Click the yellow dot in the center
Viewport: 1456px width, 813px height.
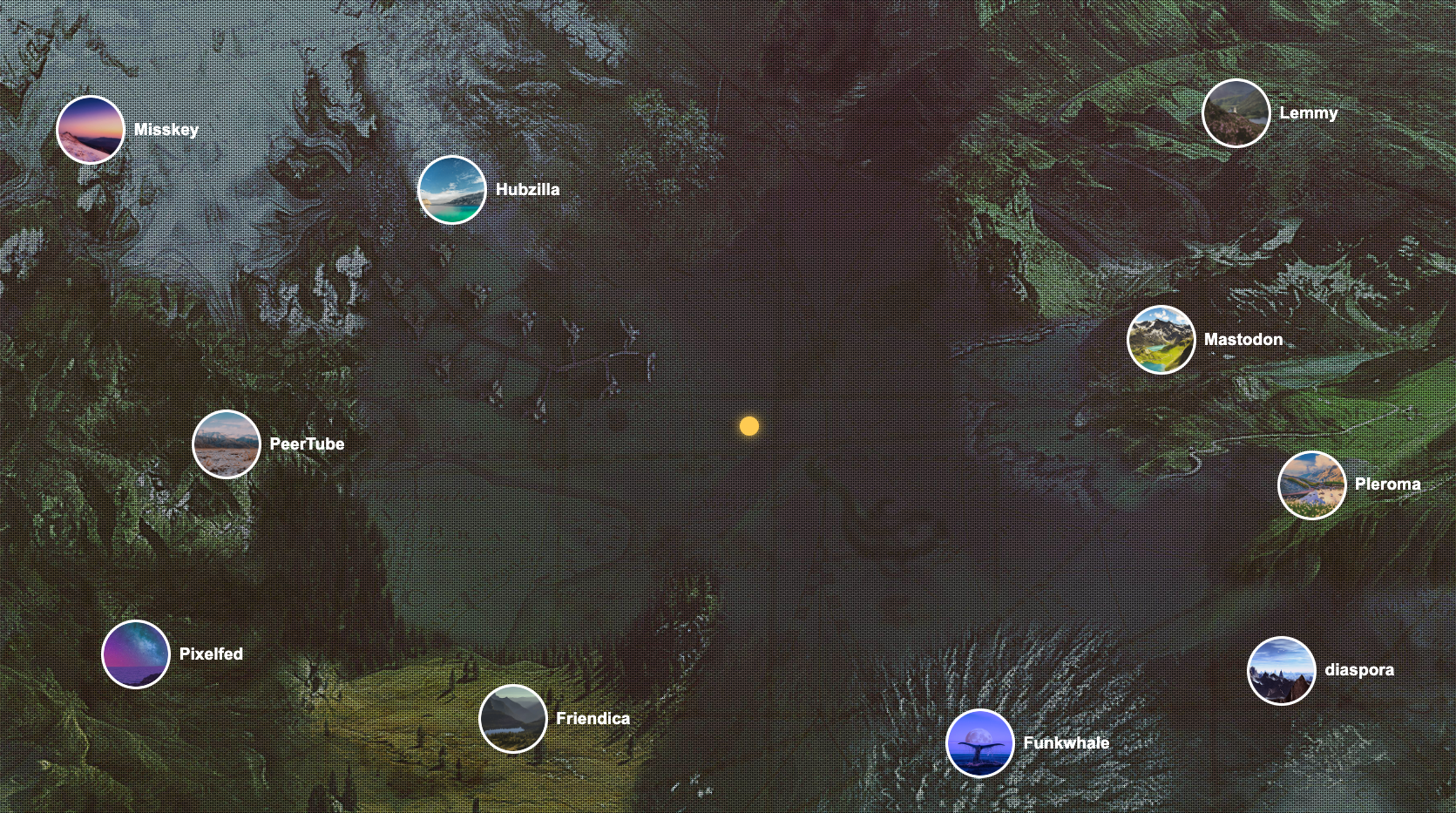click(x=749, y=426)
